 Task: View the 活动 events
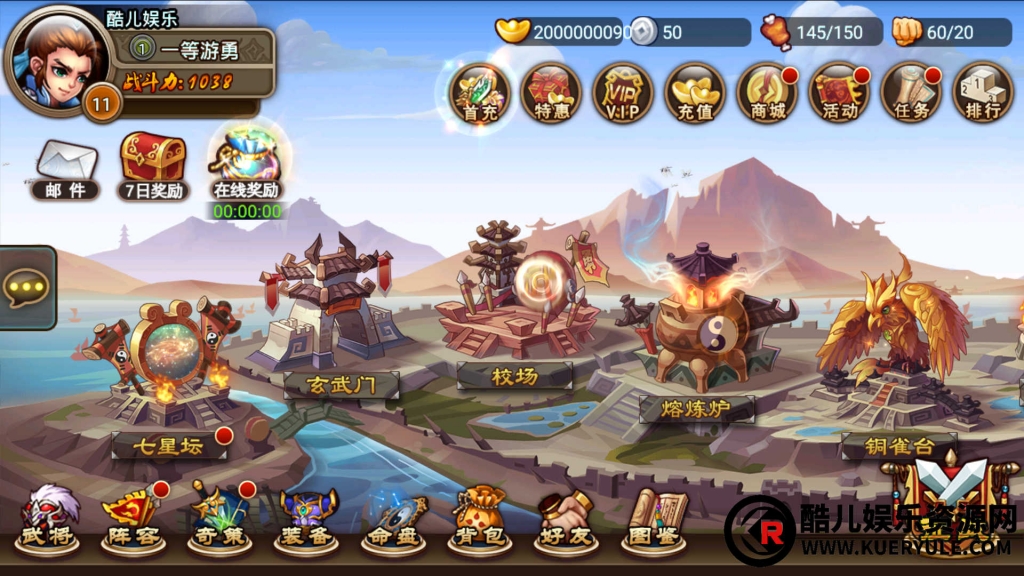point(838,93)
